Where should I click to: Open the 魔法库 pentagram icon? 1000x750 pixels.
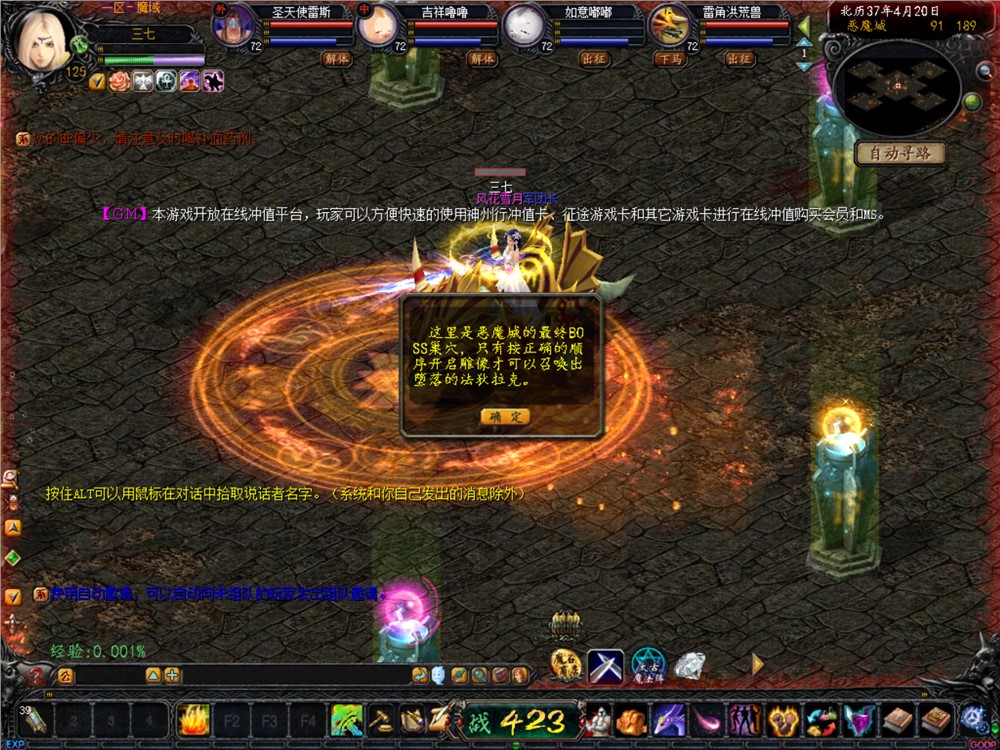point(648,666)
